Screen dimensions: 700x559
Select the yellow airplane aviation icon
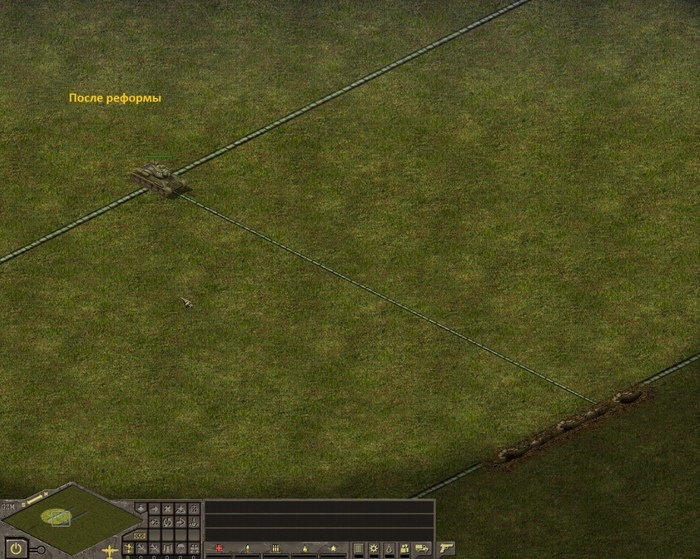[110, 550]
